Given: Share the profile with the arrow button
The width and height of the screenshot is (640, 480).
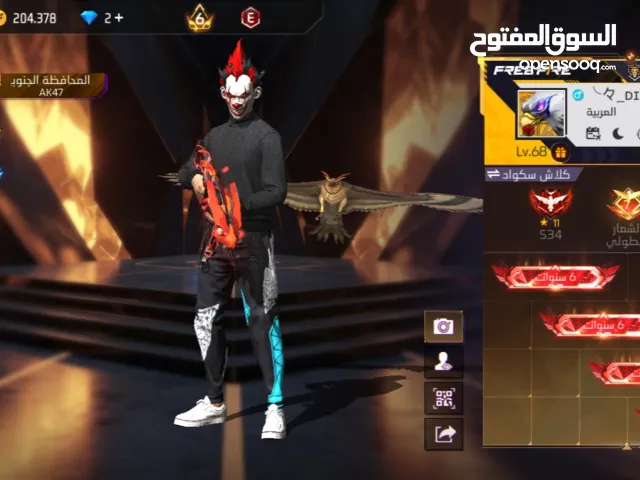Looking at the screenshot, I should (444, 433).
